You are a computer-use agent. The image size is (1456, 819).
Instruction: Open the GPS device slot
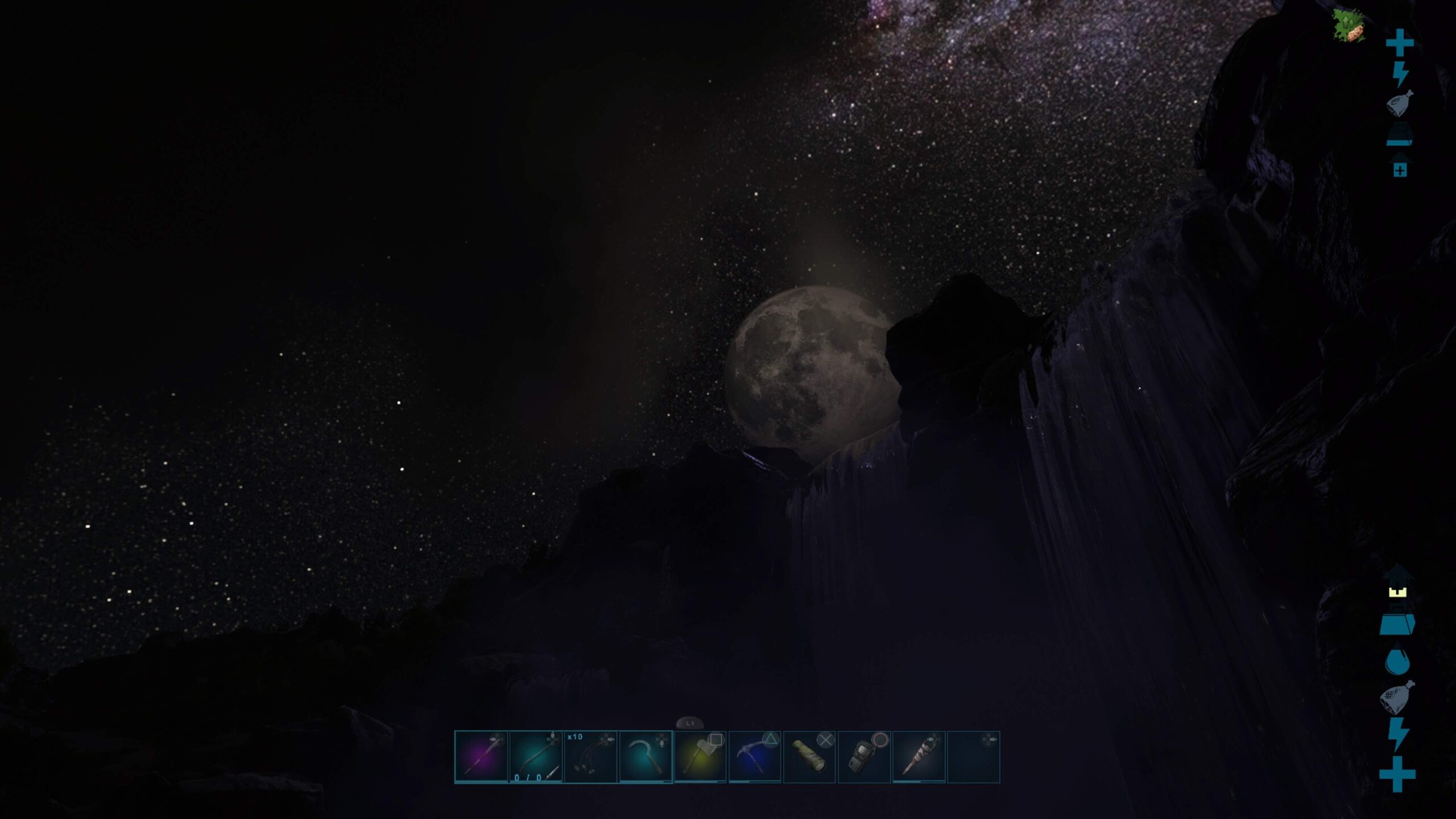pos(864,757)
